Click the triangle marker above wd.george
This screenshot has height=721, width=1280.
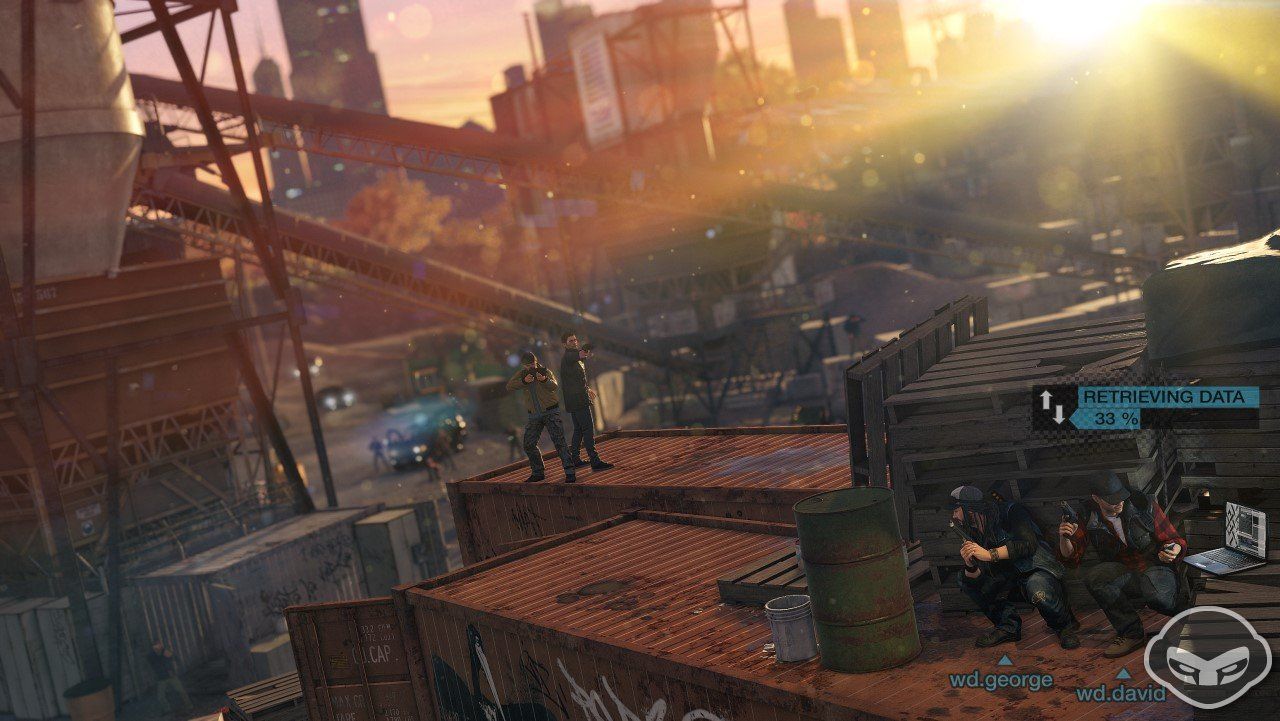point(1005,660)
